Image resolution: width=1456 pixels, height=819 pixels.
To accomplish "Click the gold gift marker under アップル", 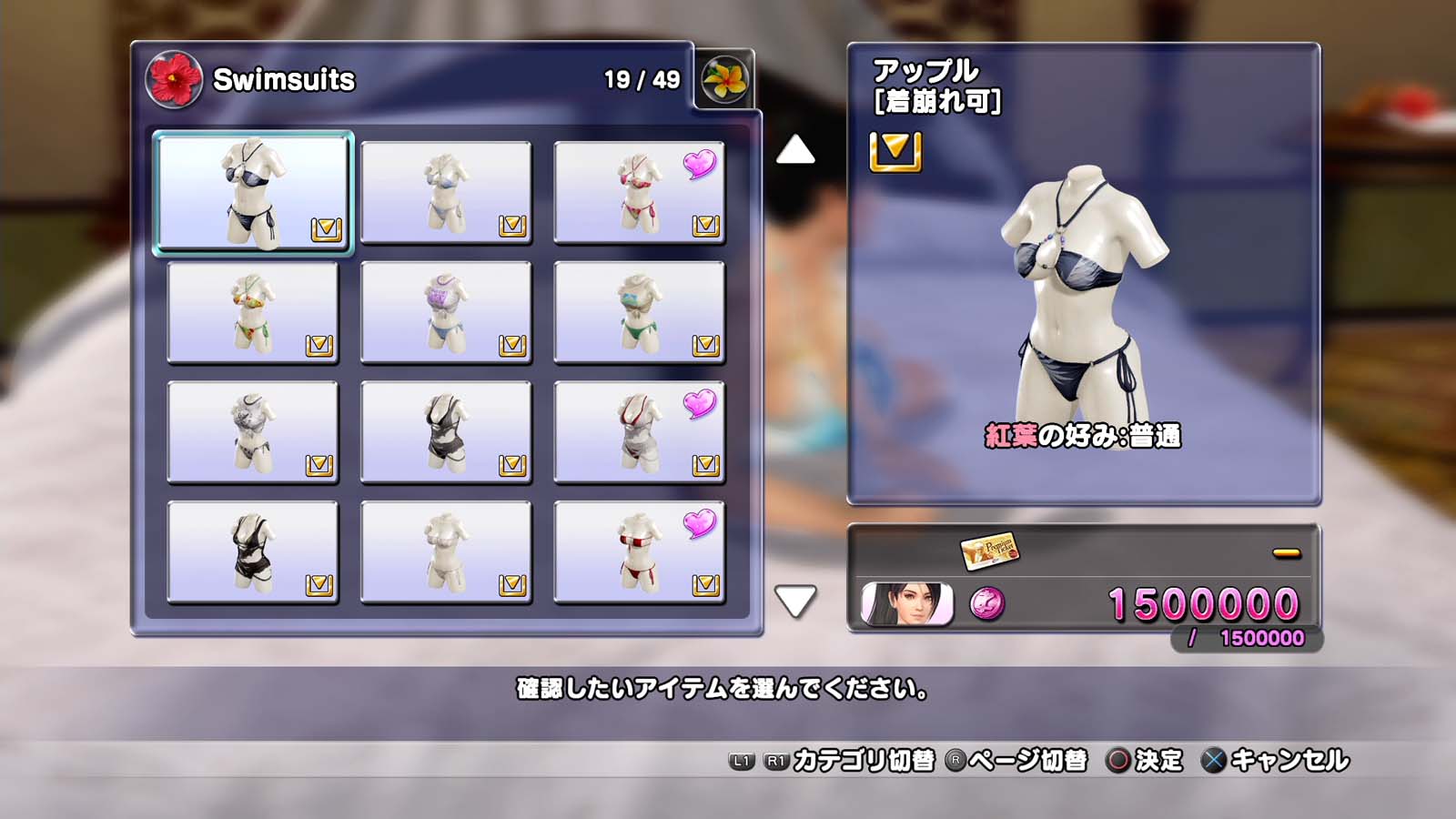I will (895, 151).
